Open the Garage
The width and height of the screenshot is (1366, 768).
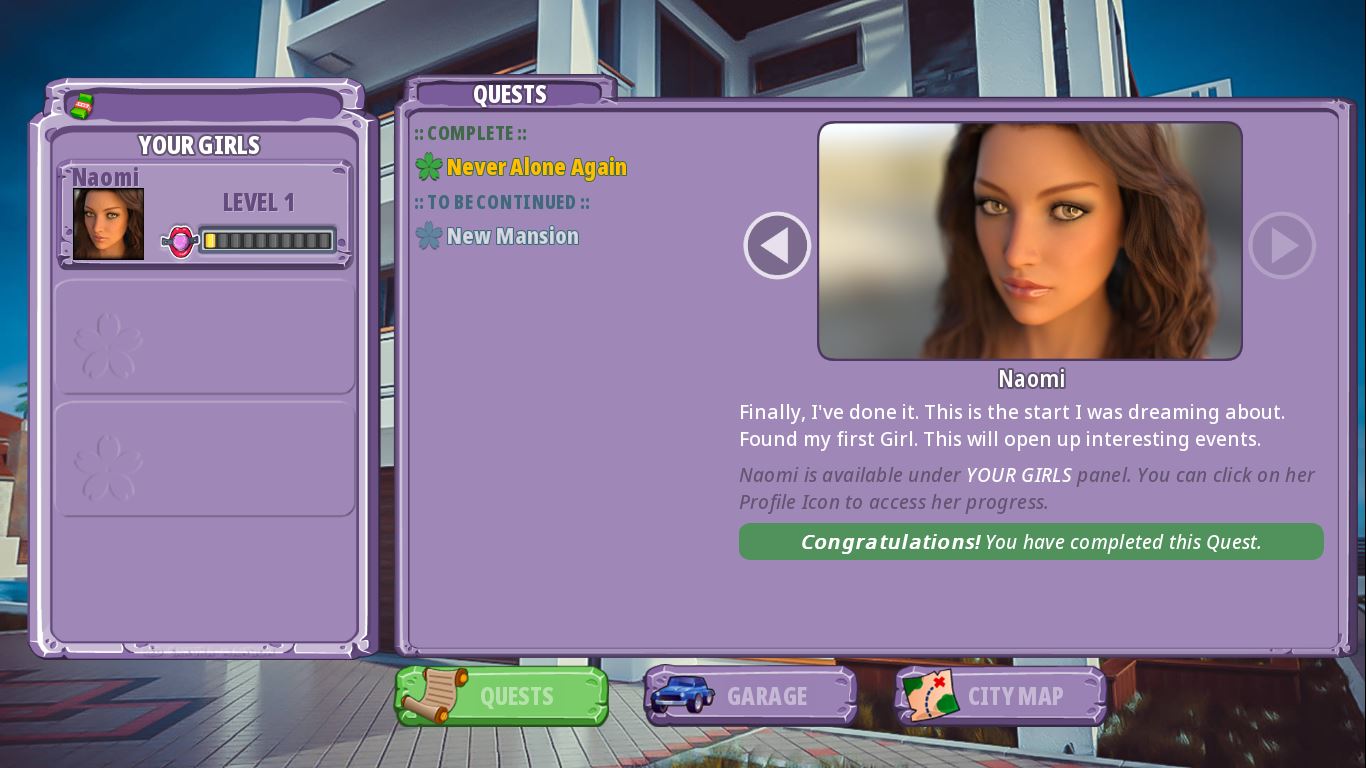(750, 696)
